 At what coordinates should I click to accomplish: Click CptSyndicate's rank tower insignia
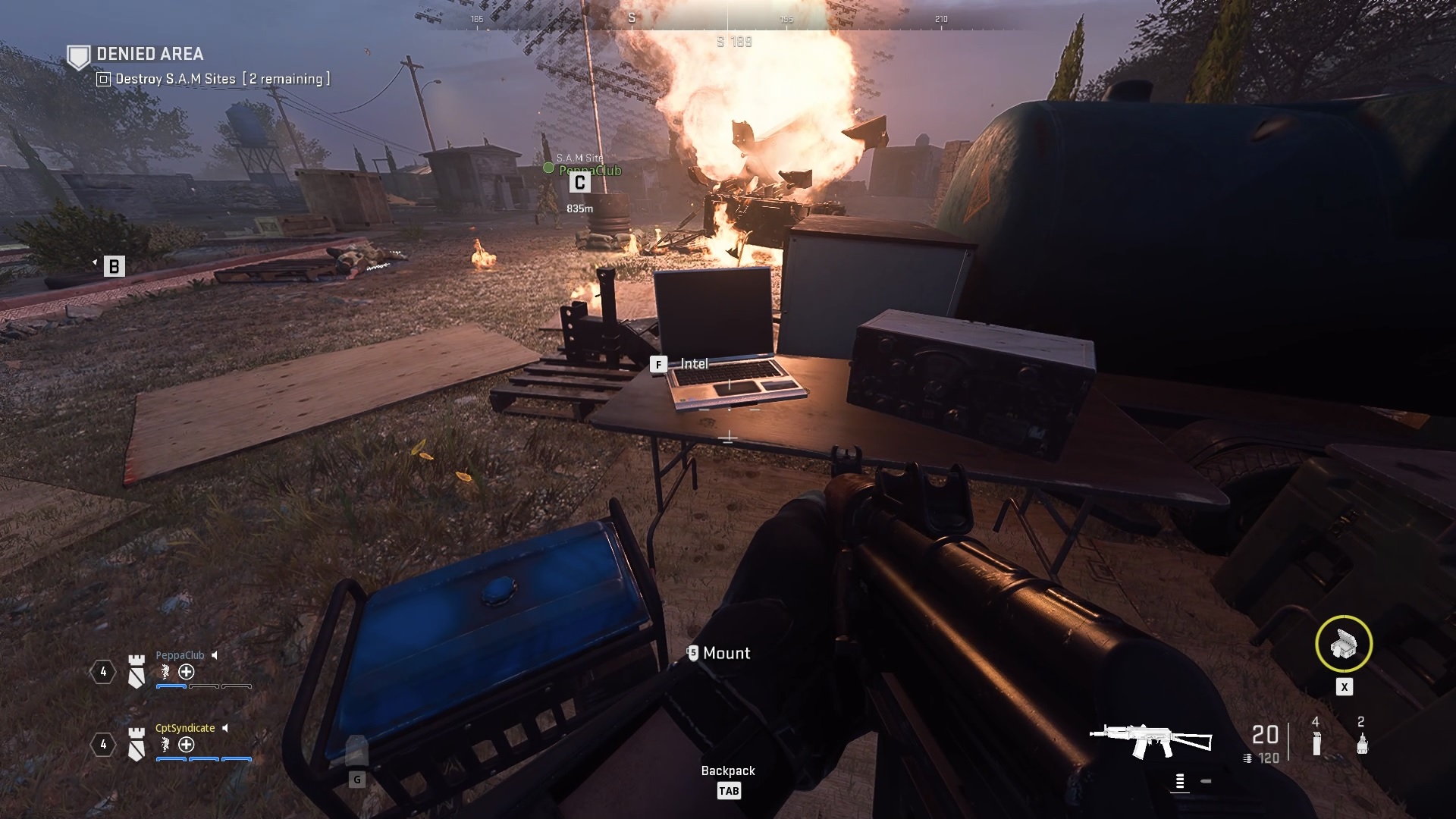tap(136, 744)
